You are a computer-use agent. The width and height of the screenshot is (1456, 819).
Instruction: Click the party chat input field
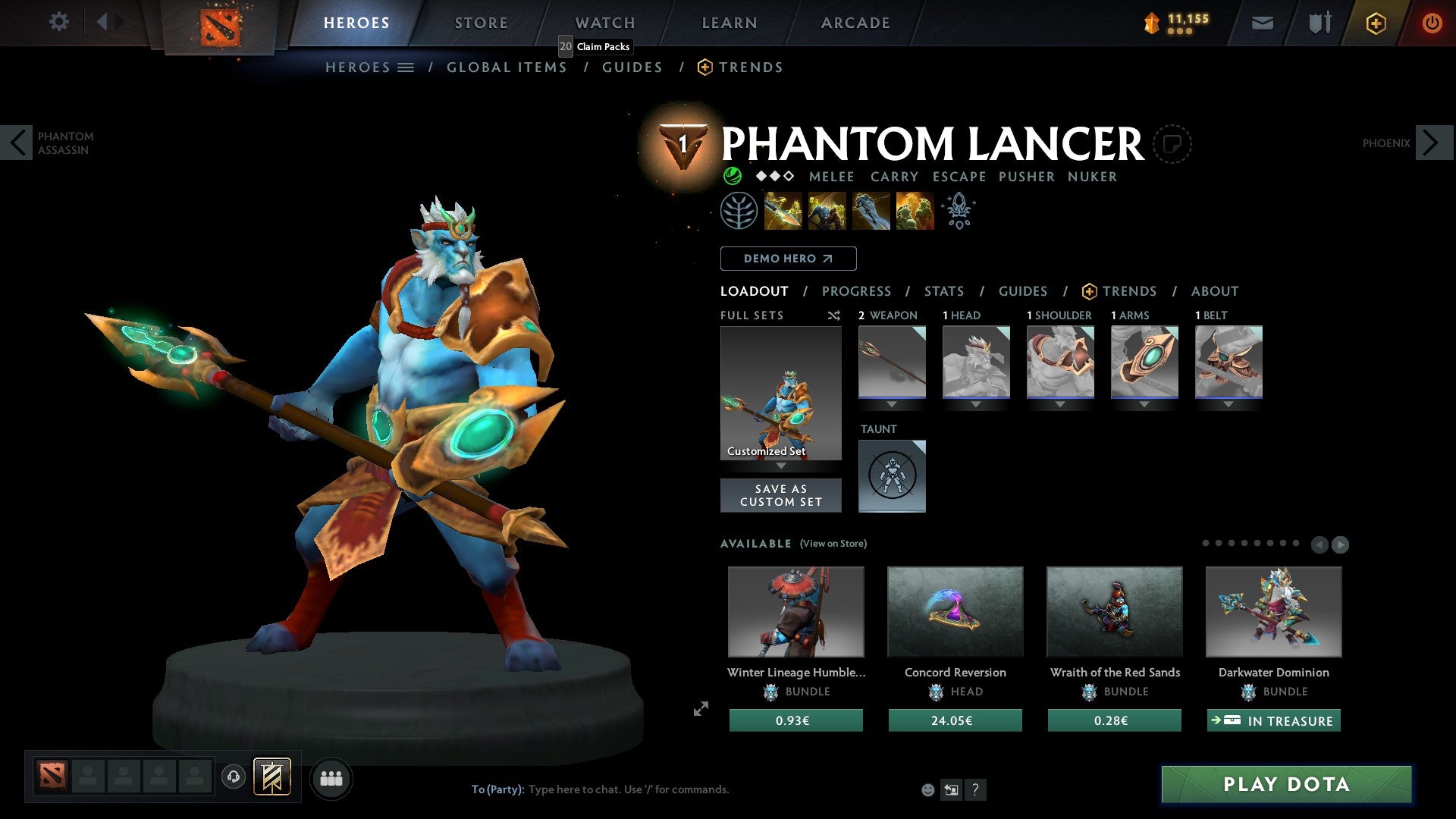tap(629, 789)
